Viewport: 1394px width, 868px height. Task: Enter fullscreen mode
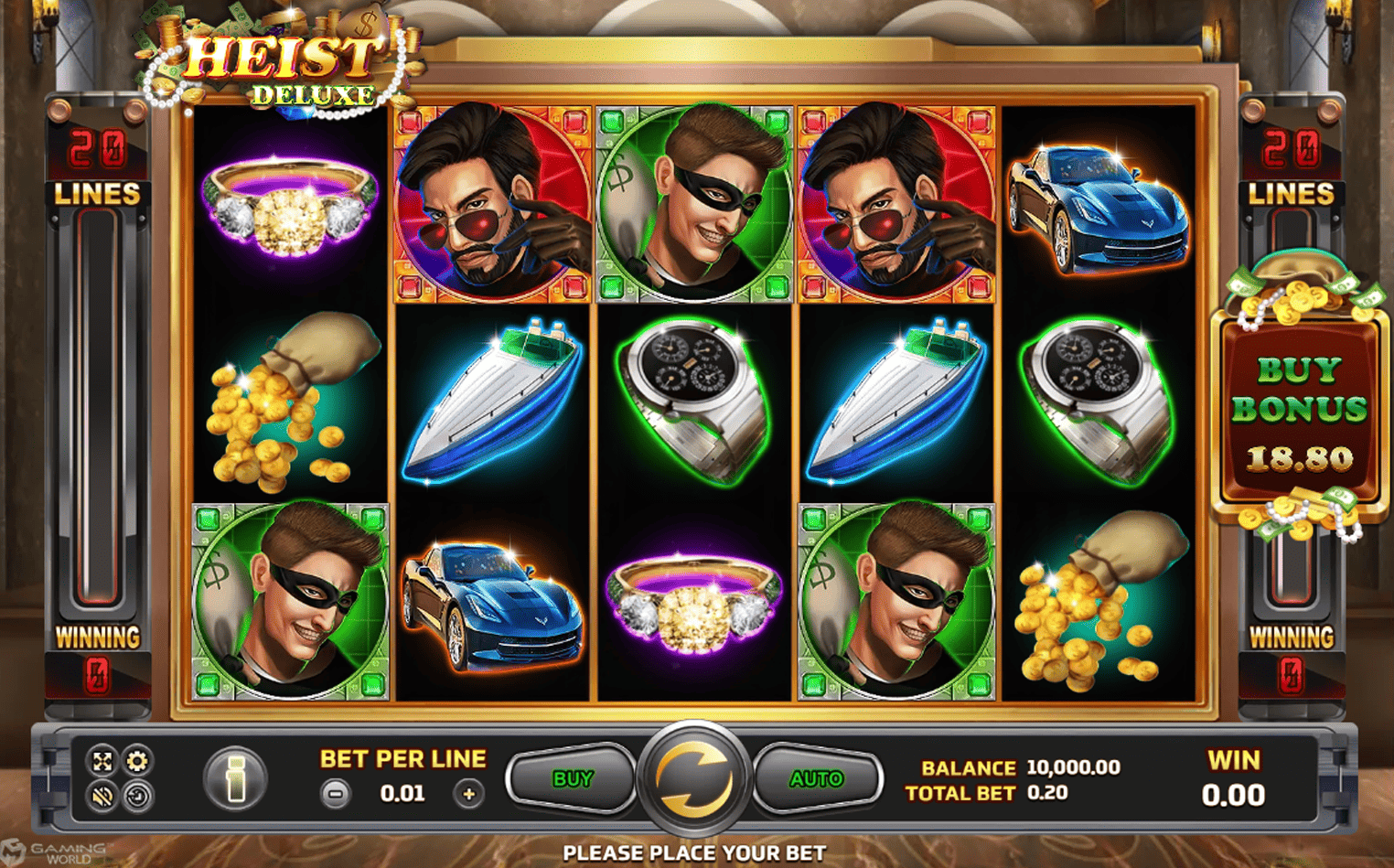click(x=102, y=760)
